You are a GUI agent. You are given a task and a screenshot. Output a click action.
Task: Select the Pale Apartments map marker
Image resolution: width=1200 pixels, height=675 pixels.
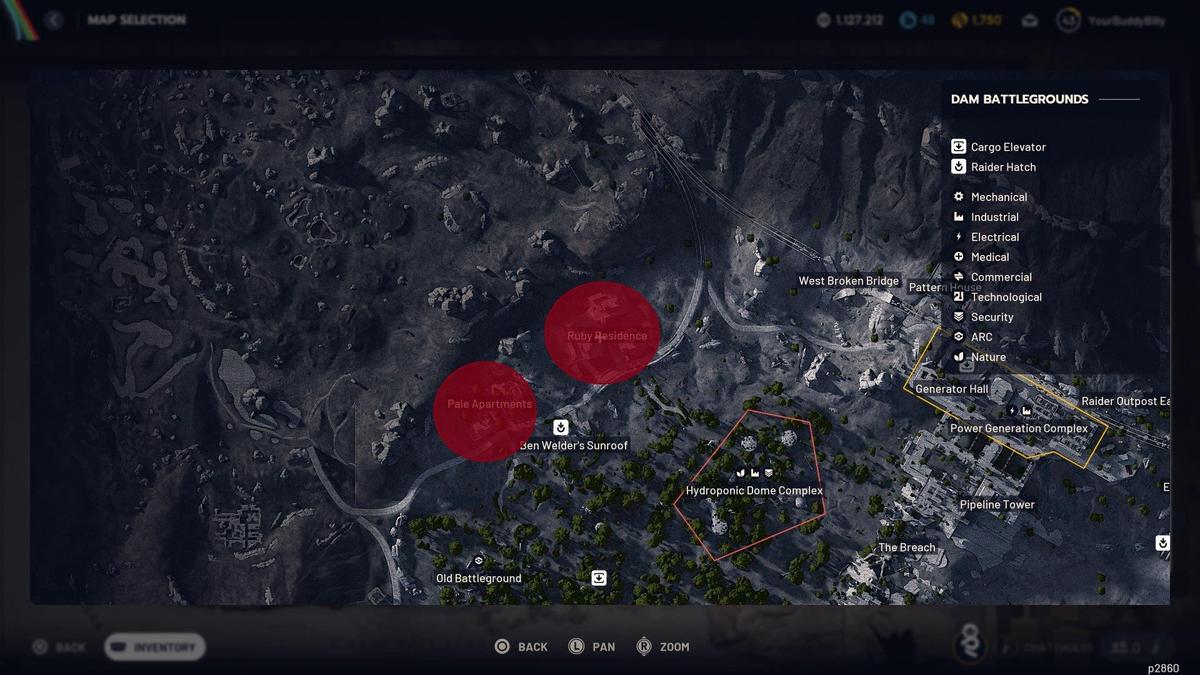[x=486, y=410]
